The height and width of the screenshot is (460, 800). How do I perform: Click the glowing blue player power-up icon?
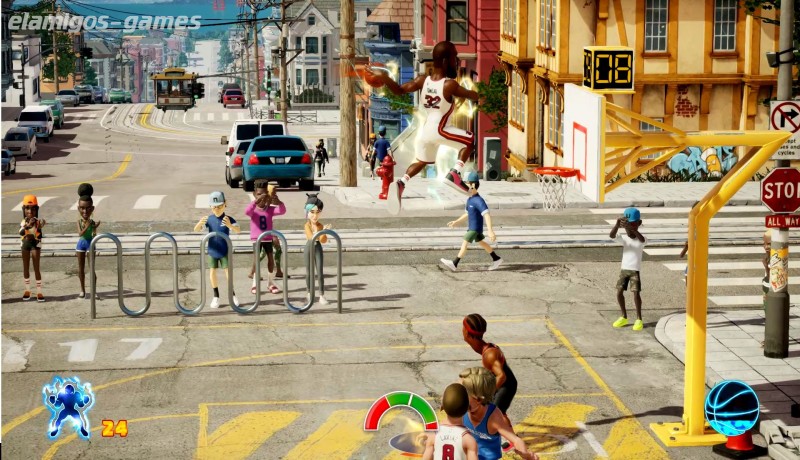click(68, 406)
